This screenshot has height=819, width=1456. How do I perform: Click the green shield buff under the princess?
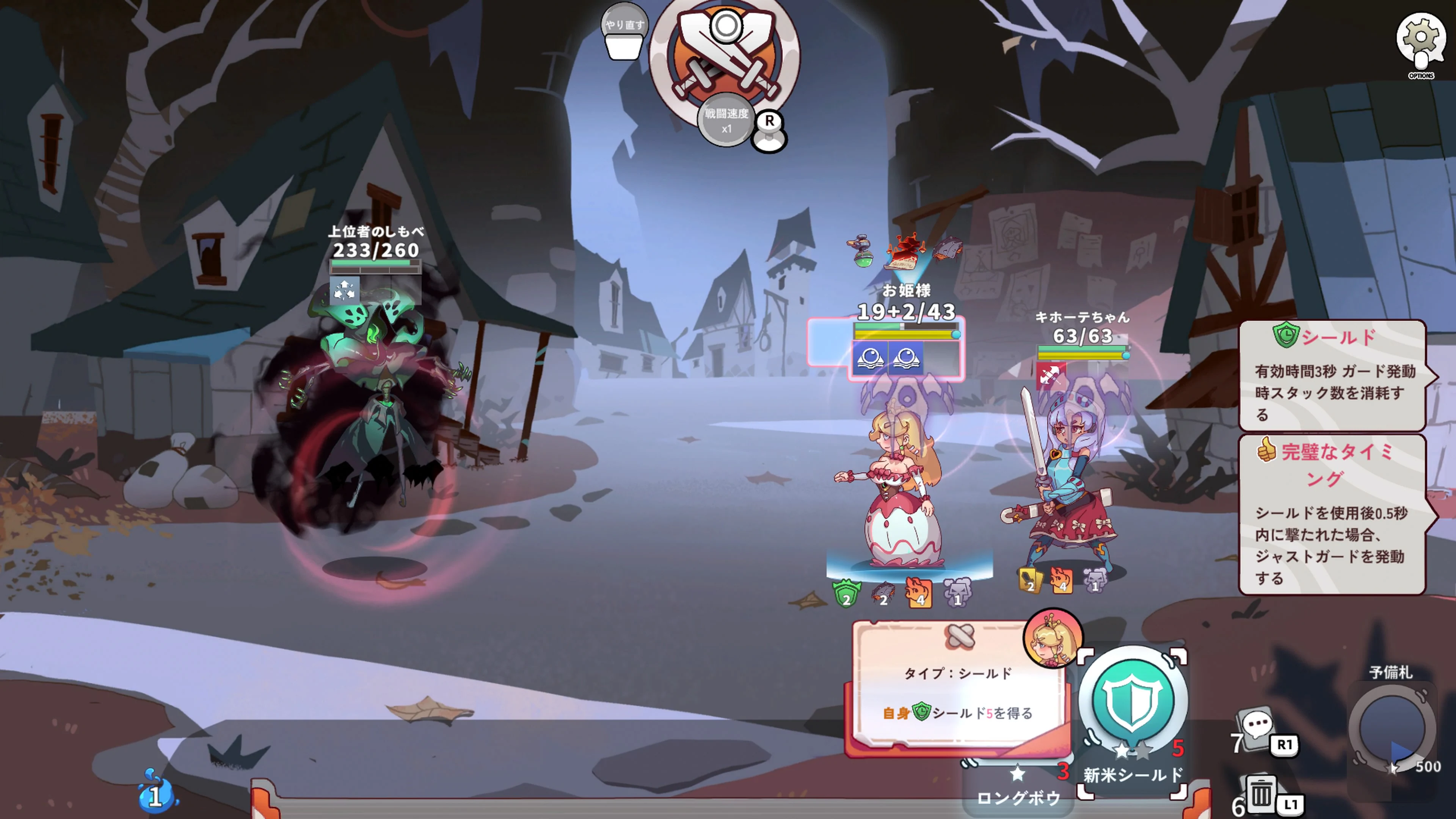847,592
